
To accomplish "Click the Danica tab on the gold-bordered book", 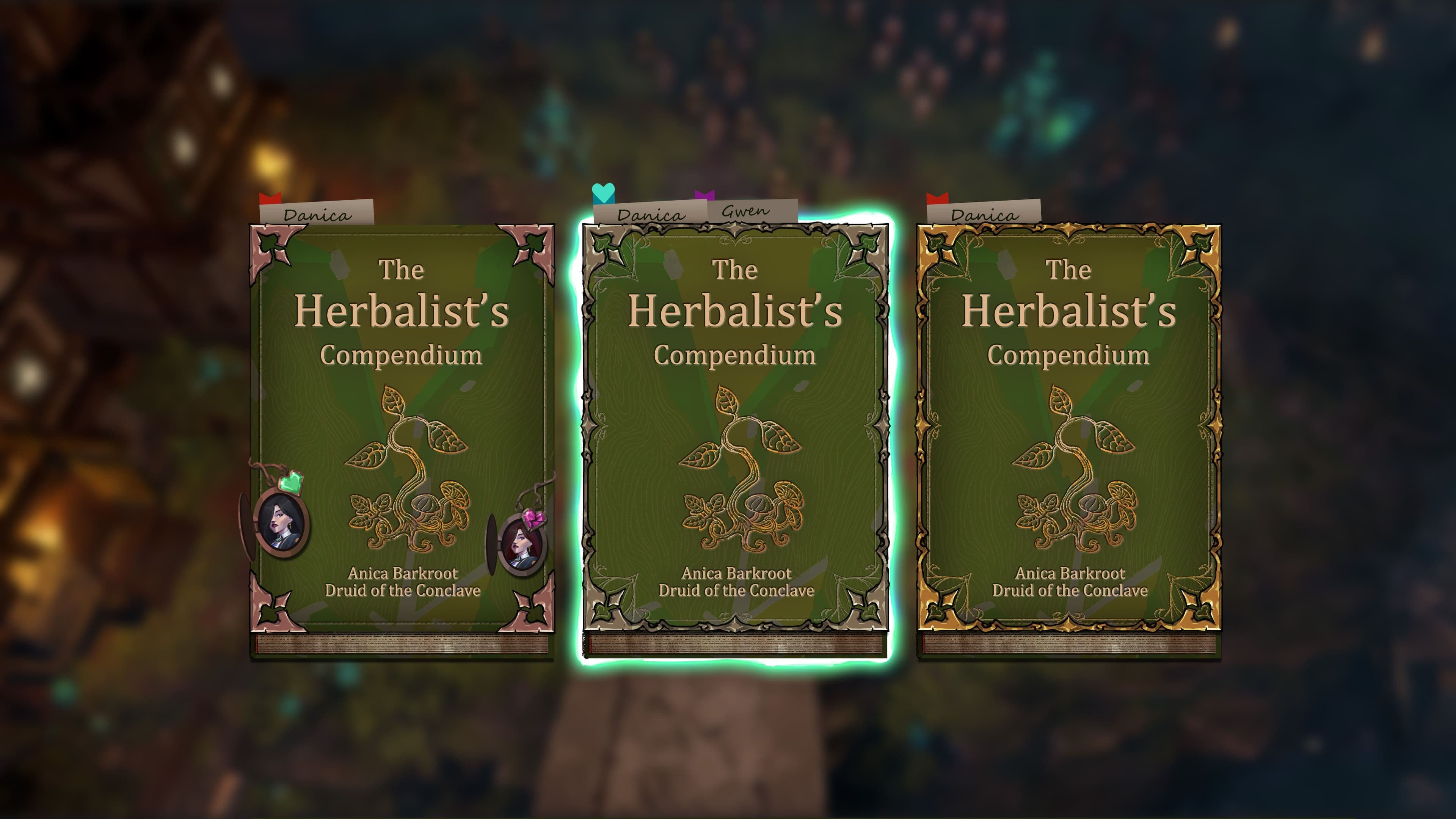I will (984, 213).
